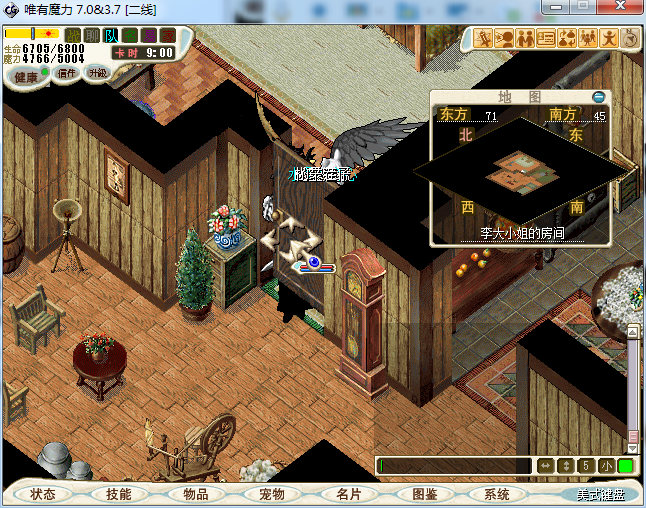
Task: Click the 健康 health button
Action: coord(26,77)
